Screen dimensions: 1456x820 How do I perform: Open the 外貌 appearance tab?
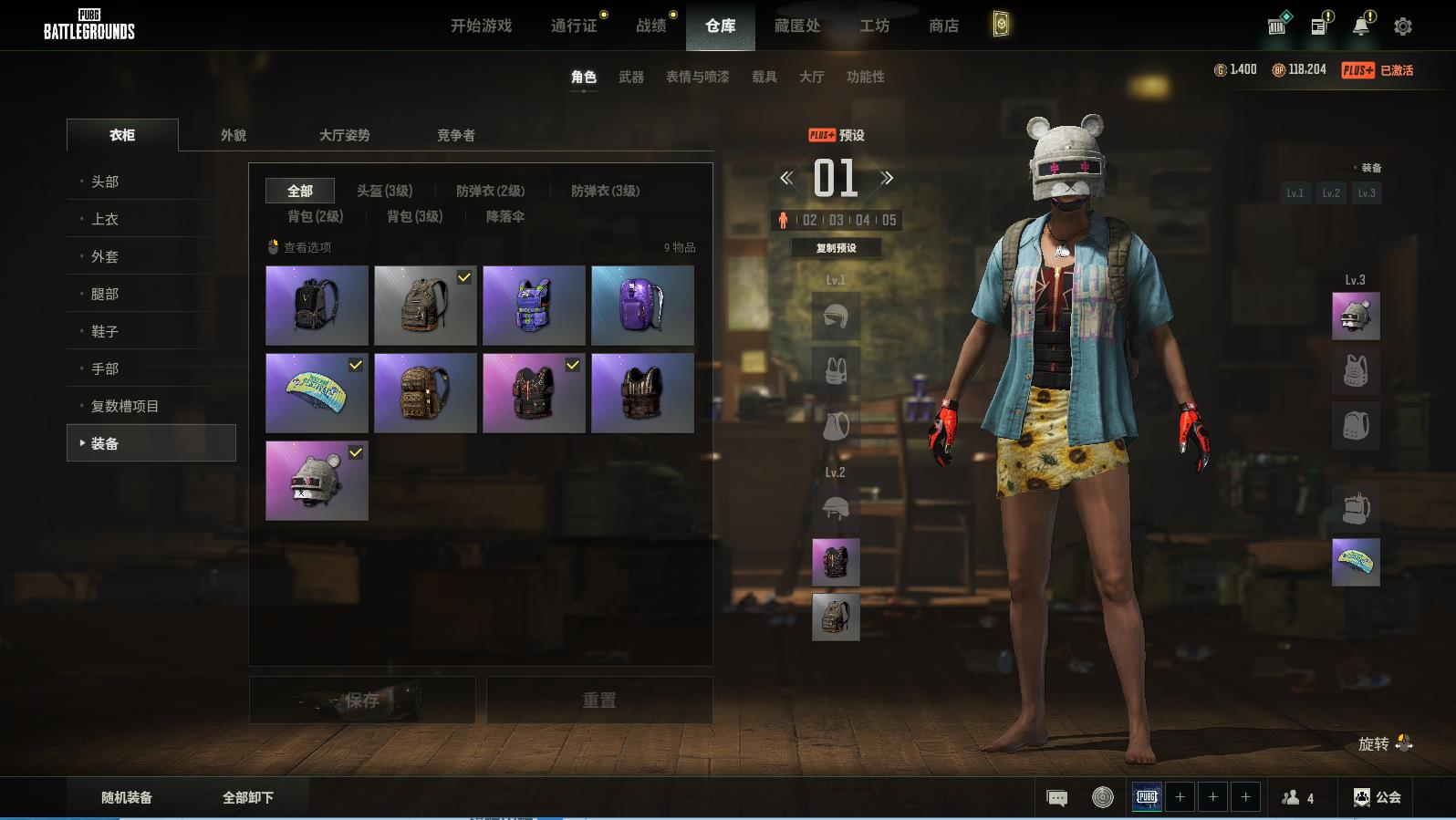(x=234, y=135)
